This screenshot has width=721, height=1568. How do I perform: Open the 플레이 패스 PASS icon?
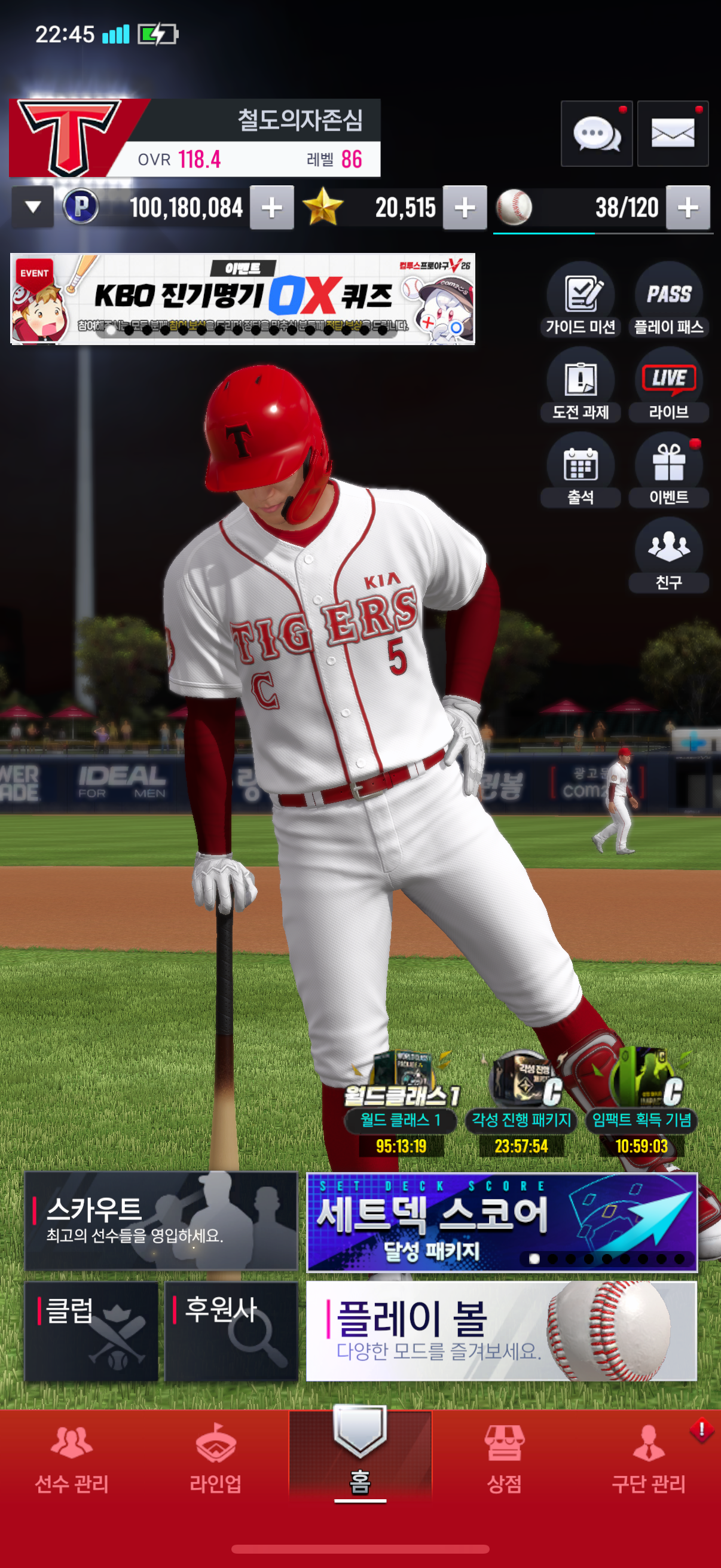tap(668, 300)
